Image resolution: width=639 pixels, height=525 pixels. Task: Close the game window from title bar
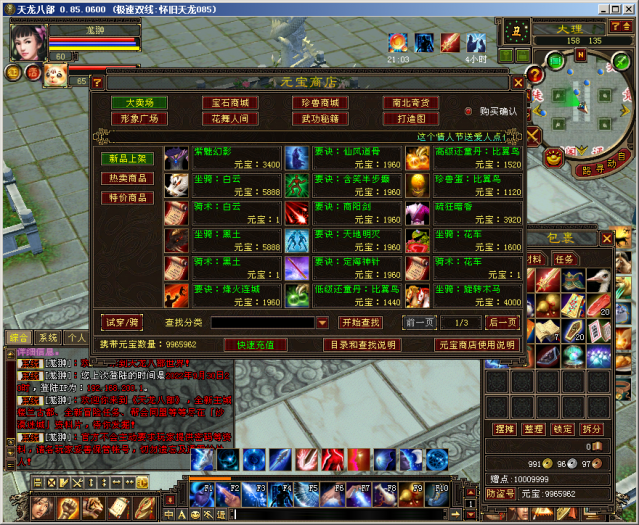pyautogui.click(x=626, y=8)
